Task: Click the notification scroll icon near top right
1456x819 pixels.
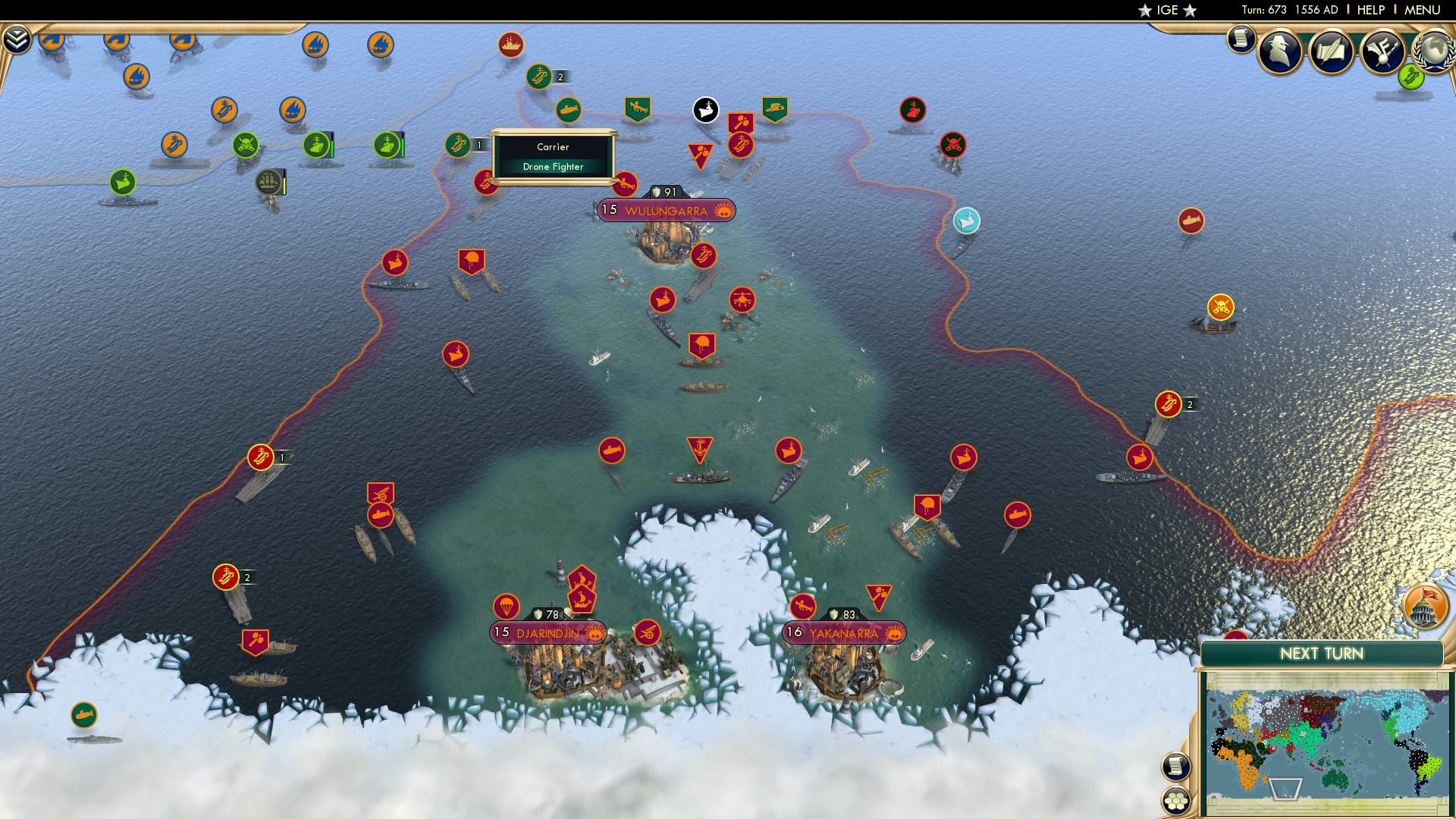Action: click(1241, 38)
